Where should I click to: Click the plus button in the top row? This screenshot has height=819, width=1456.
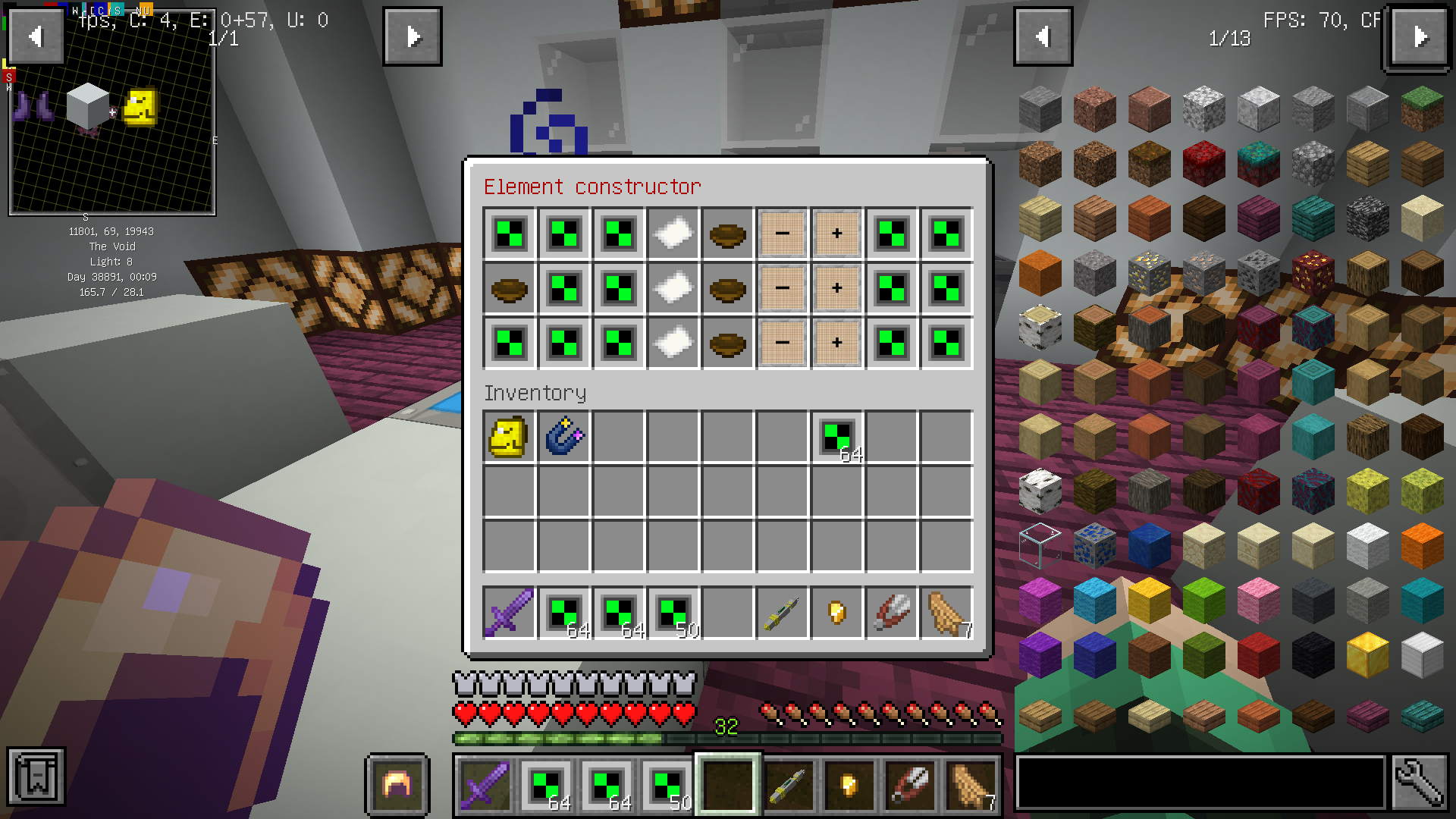point(836,234)
